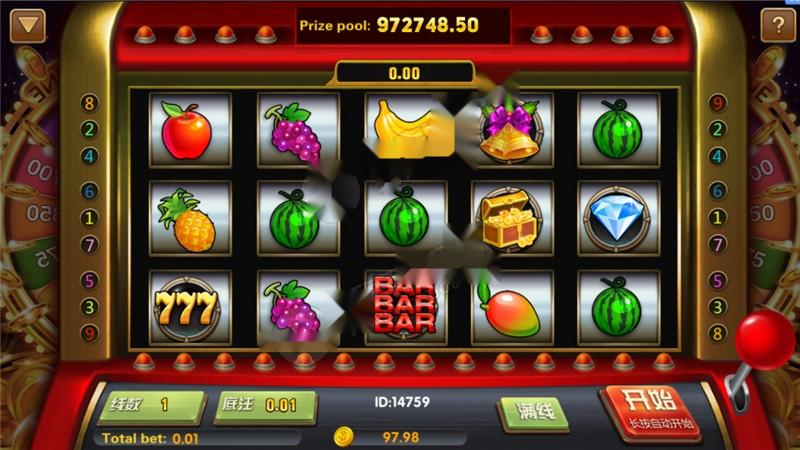The height and width of the screenshot is (450, 800).
Task: Click the gold coin balance icon
Action: [344, 437]
